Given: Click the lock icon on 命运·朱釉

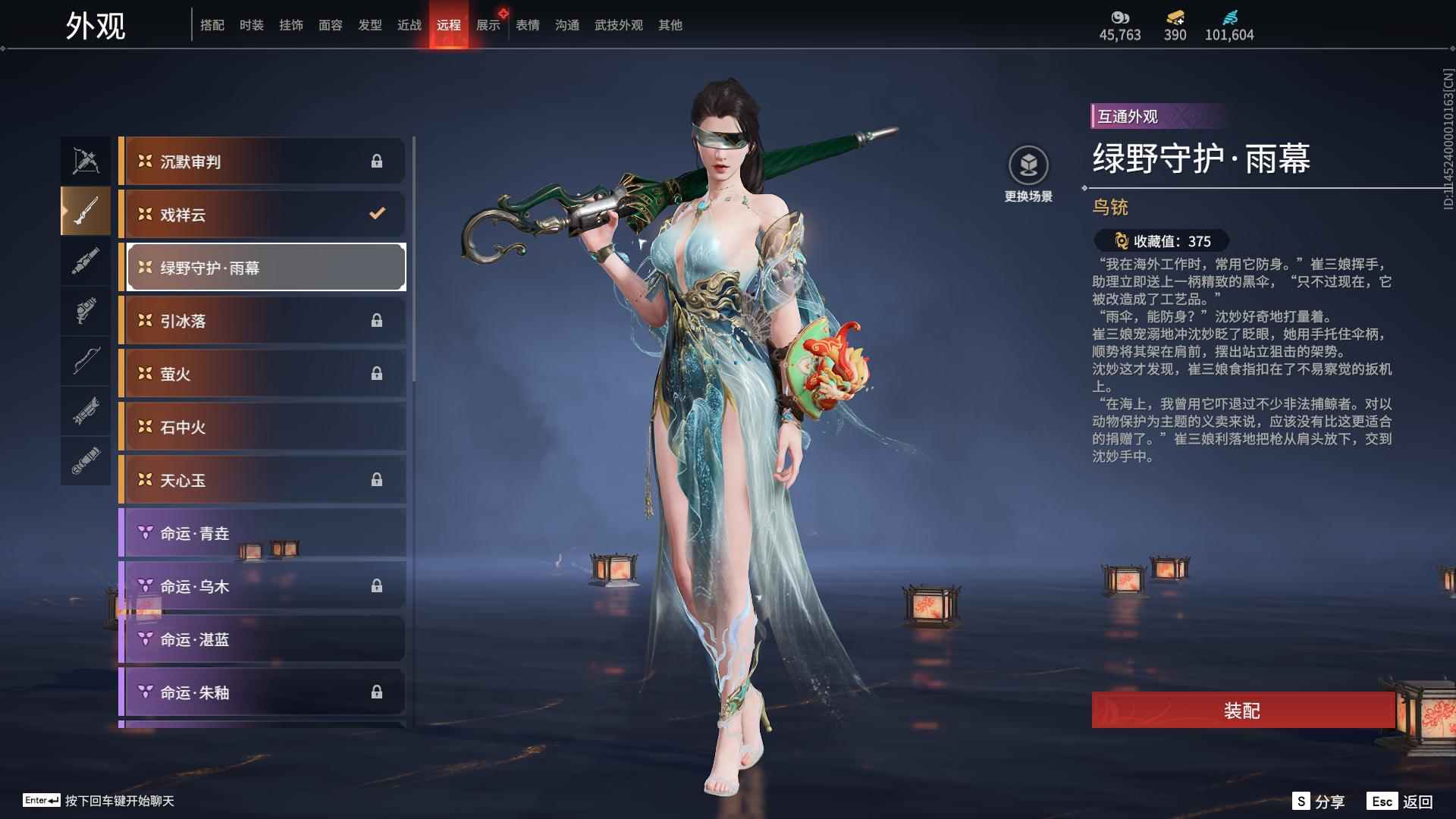Looking at the screenshot, I should pyautogui.click(x=377, y=692).
